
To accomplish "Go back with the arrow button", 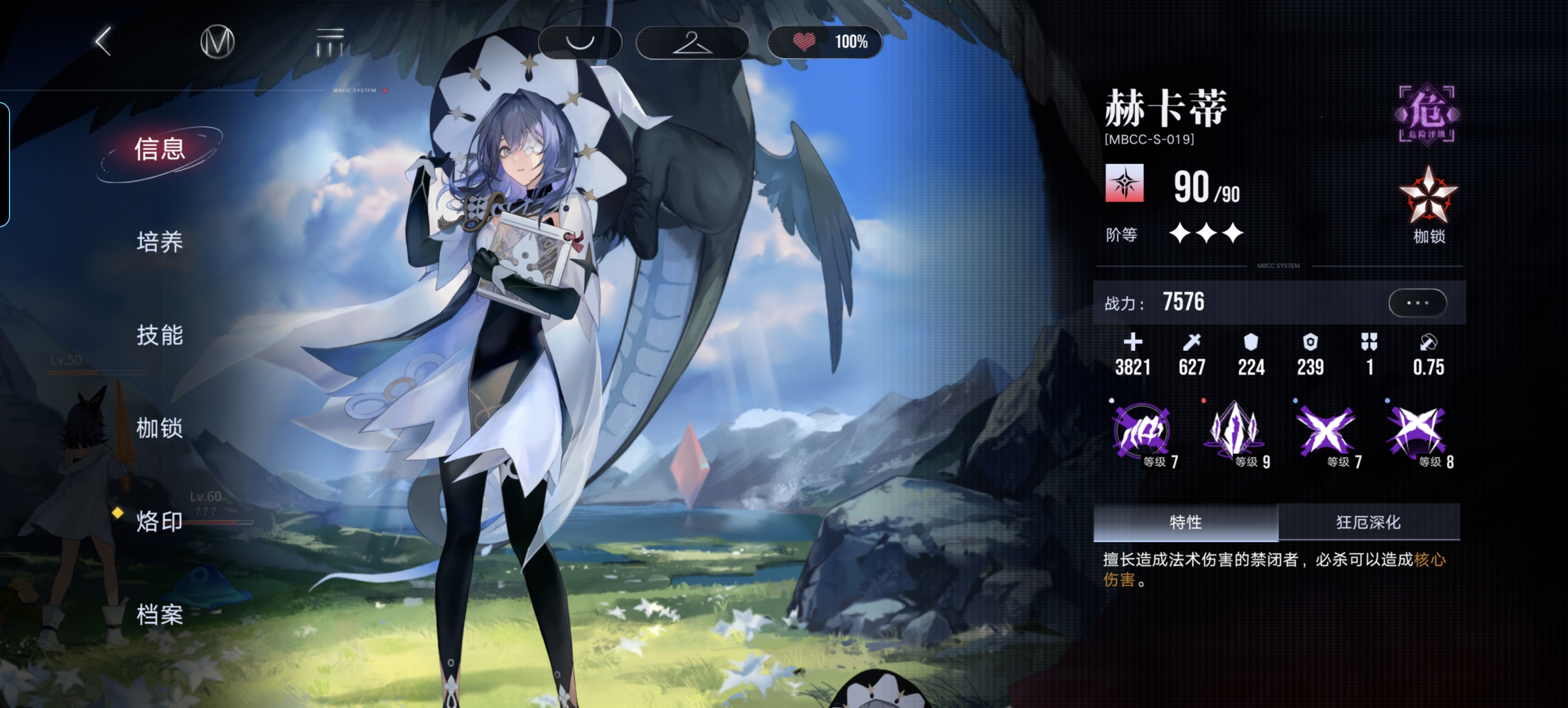I will pos(104,41).
